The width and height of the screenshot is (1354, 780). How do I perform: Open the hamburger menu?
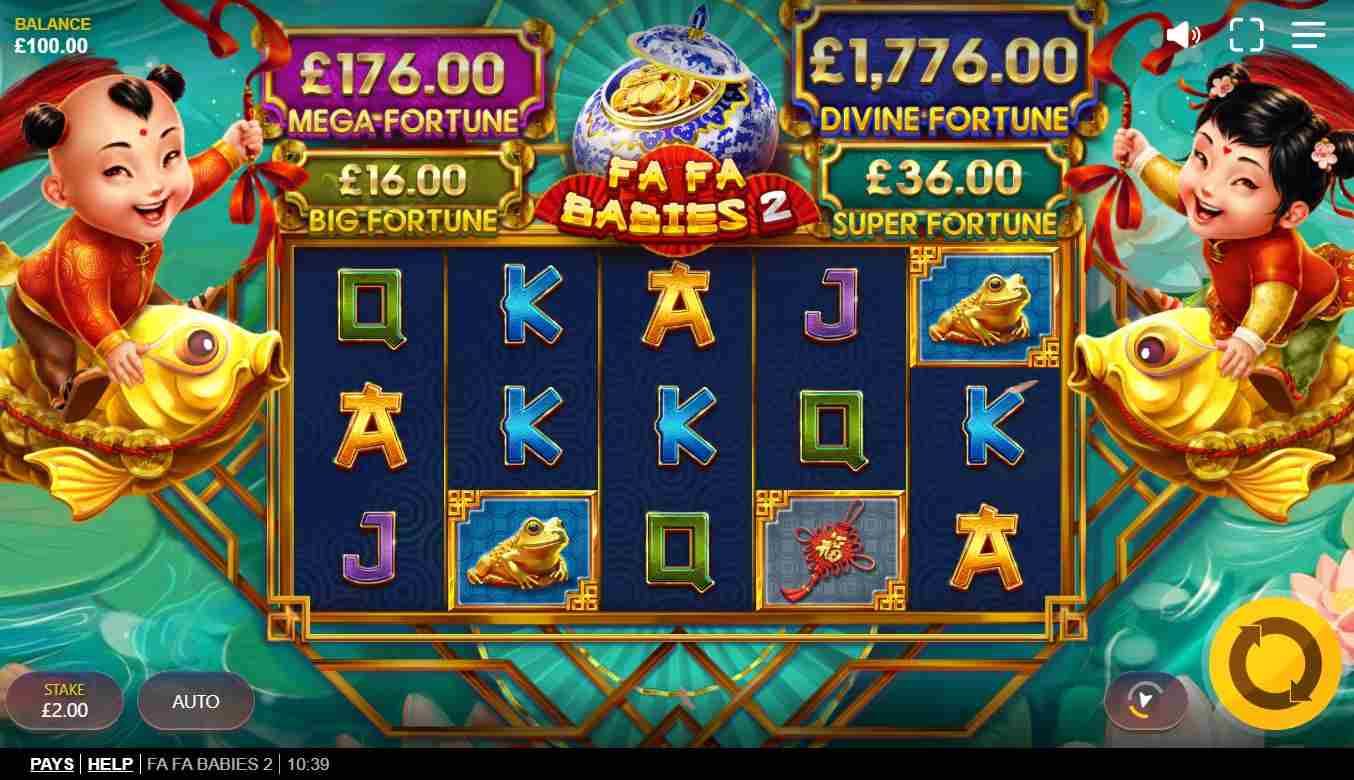coord(1308,35)
